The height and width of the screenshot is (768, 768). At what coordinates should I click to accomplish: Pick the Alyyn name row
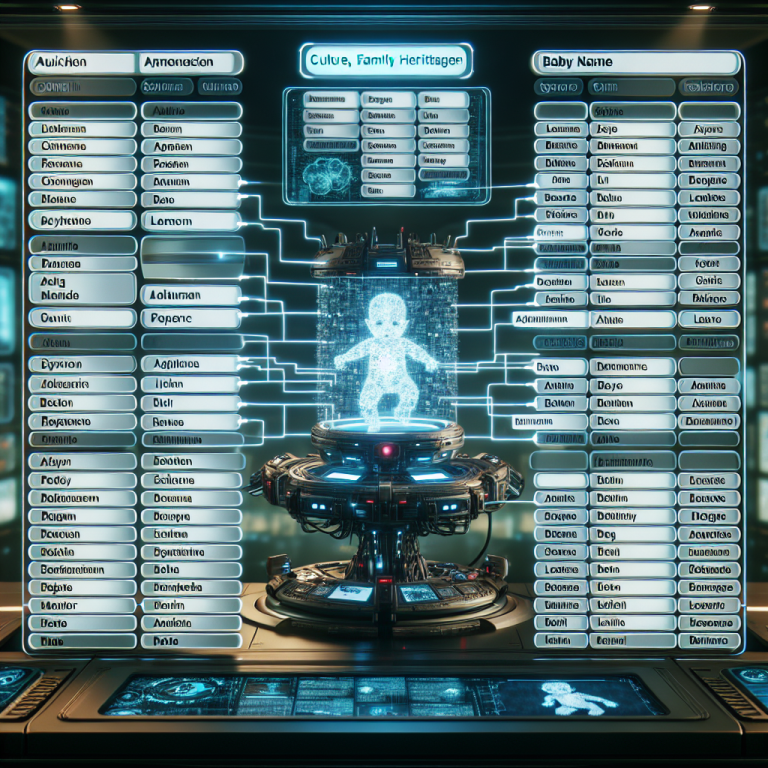(82, 462)
